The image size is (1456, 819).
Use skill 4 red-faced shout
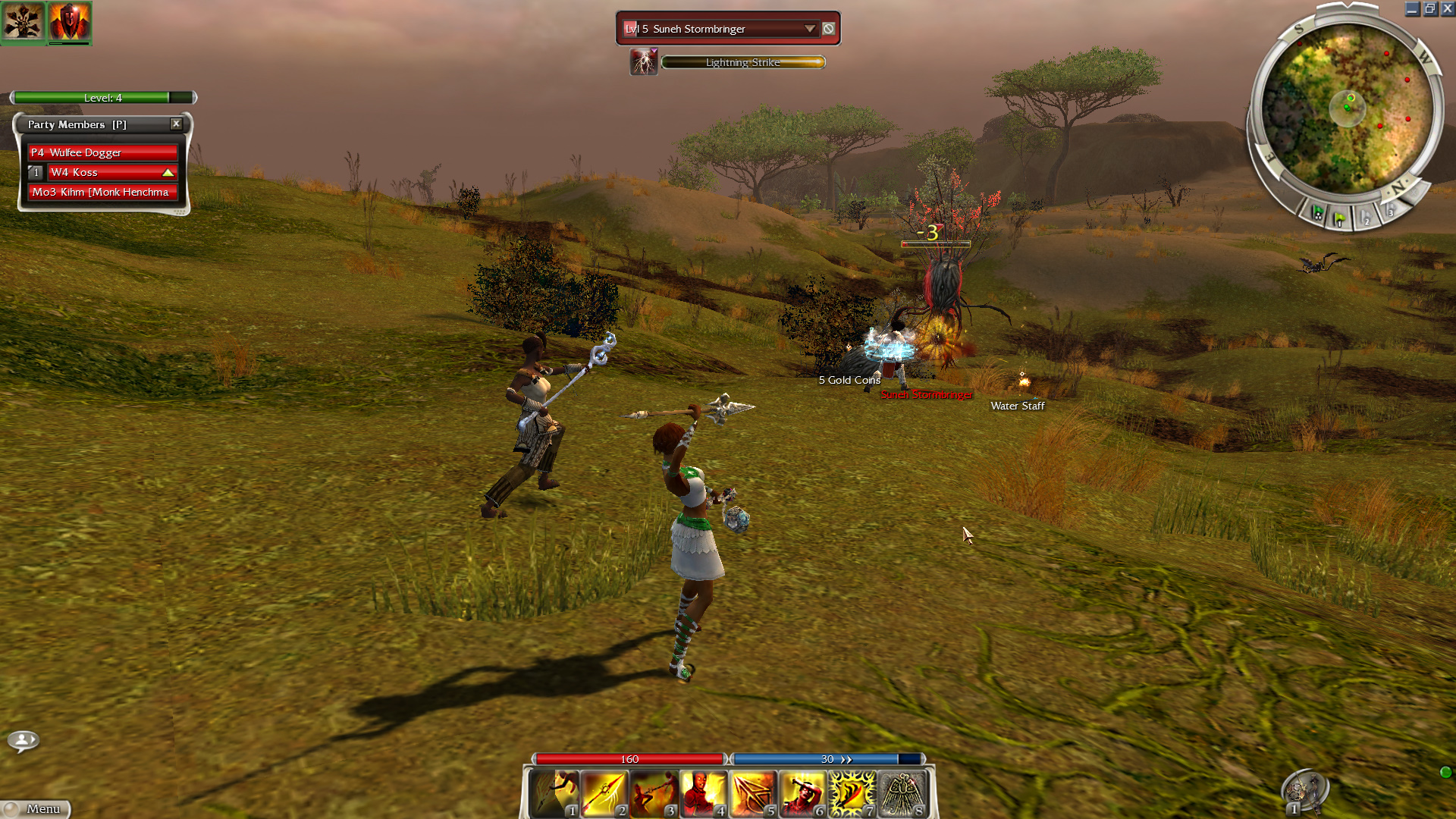703,793
